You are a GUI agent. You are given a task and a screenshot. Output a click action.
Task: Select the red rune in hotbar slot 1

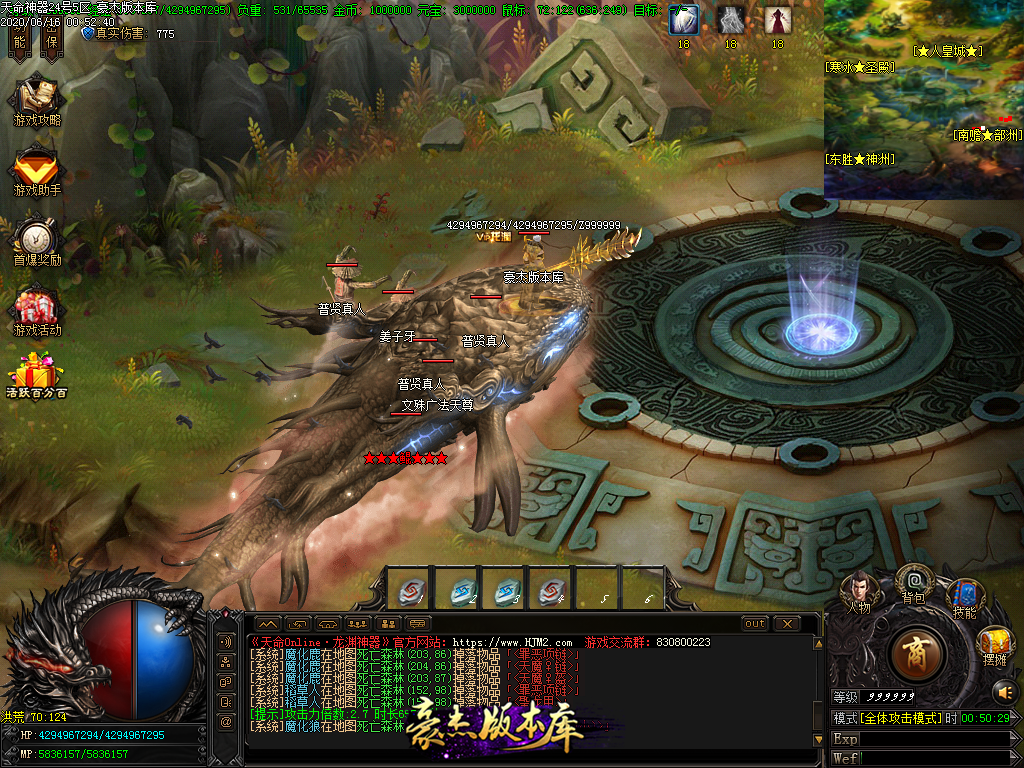410,590
